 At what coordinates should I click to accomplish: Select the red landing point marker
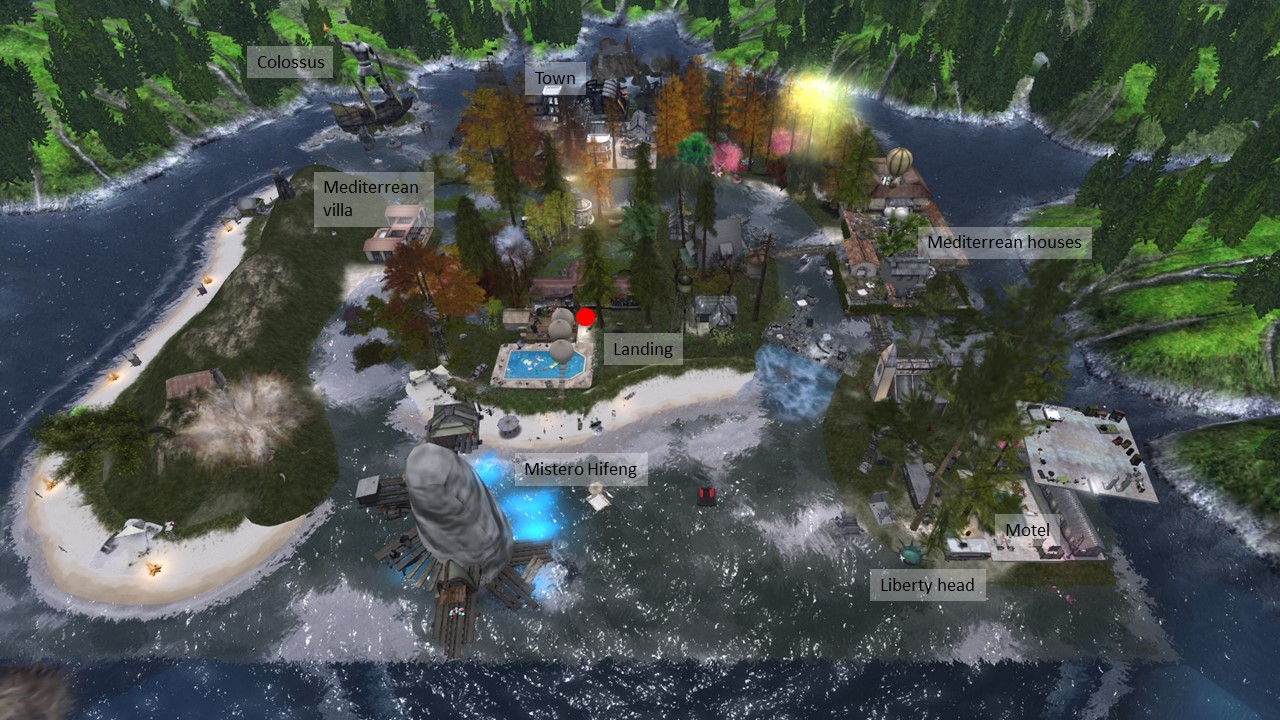point(586,317)
